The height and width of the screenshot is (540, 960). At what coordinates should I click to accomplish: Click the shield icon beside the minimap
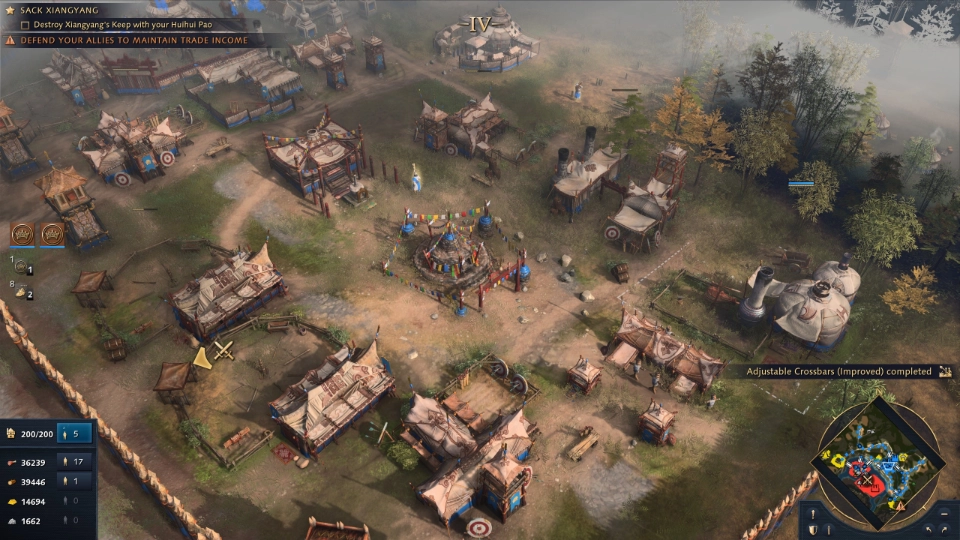tap(814, 529)
